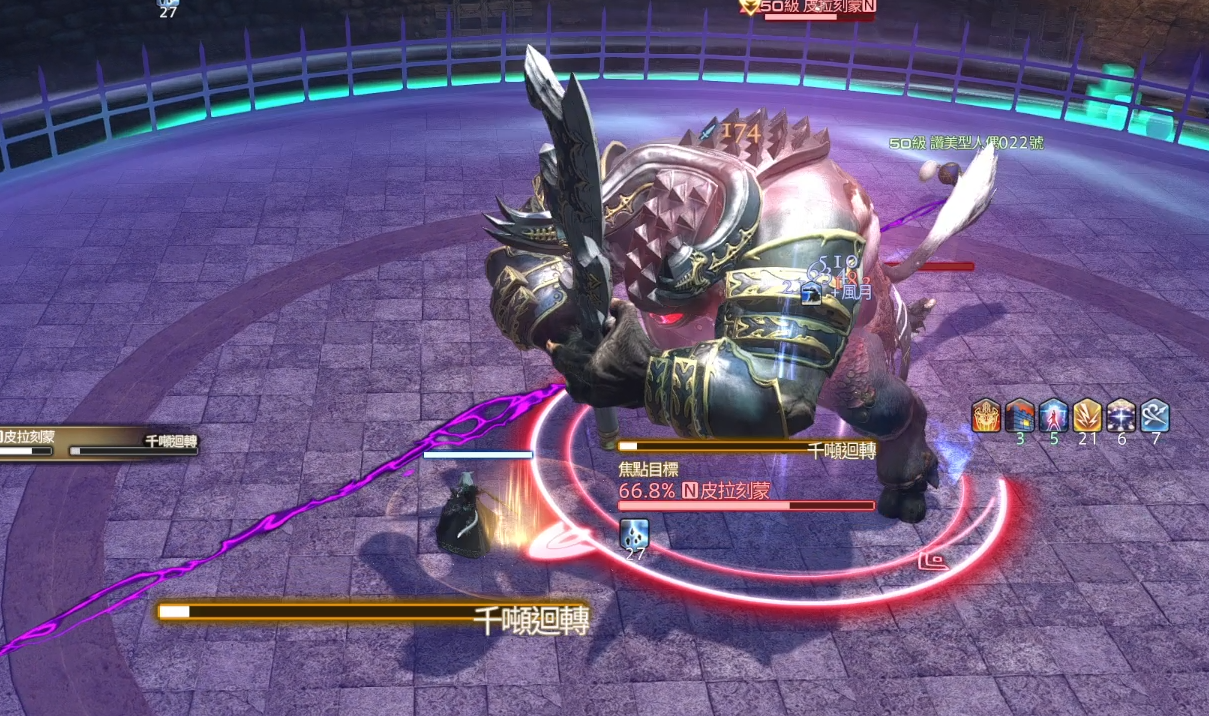Click the droplet debuff icon under focus target
The image size is (1209, 716).
(x=634, y=531)
